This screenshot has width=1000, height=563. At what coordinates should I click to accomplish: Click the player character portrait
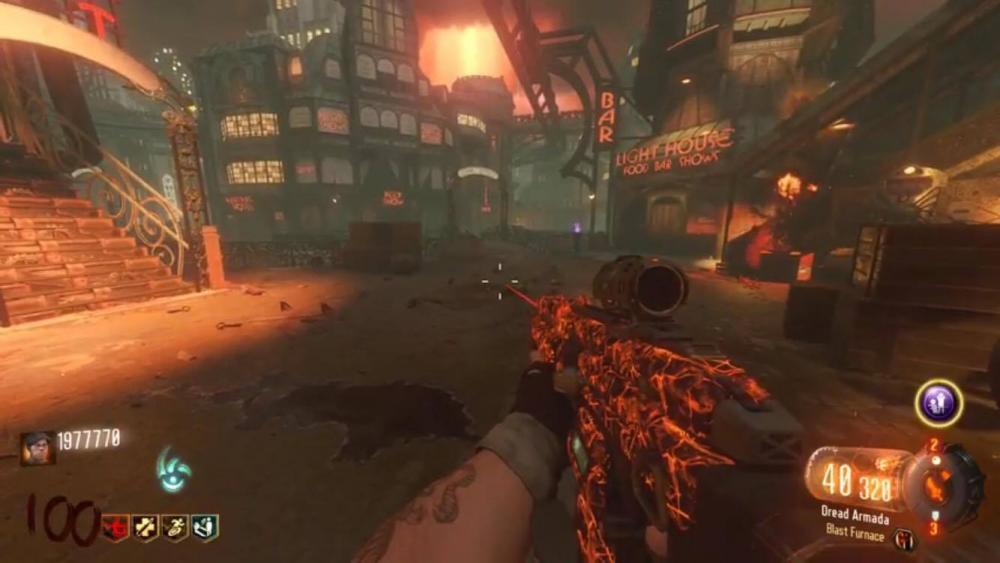(x=38, y=447)
